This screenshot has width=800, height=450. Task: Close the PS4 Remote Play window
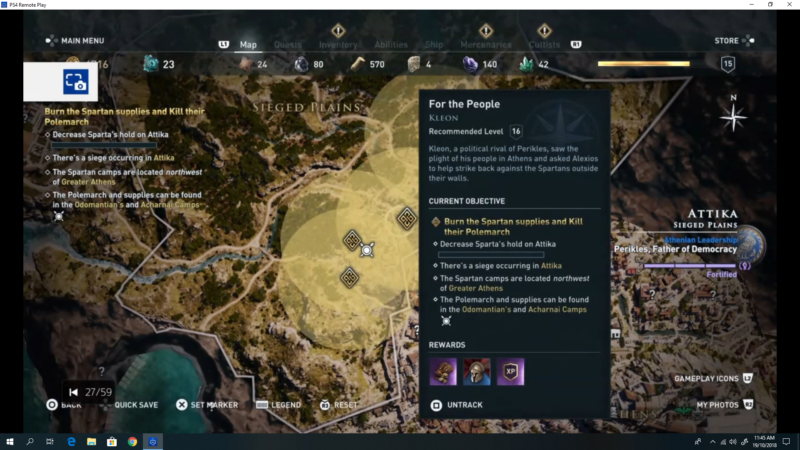(789, 5)
